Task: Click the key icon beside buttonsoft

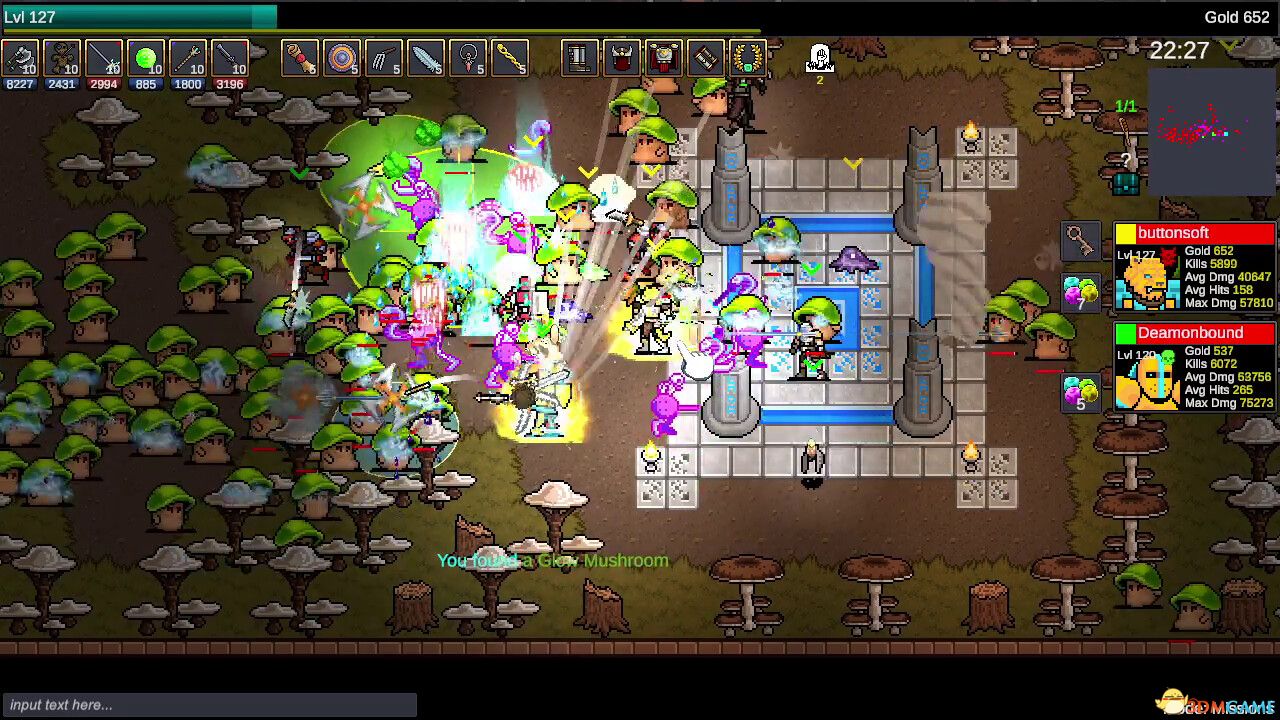Action: pos(1080,241)
